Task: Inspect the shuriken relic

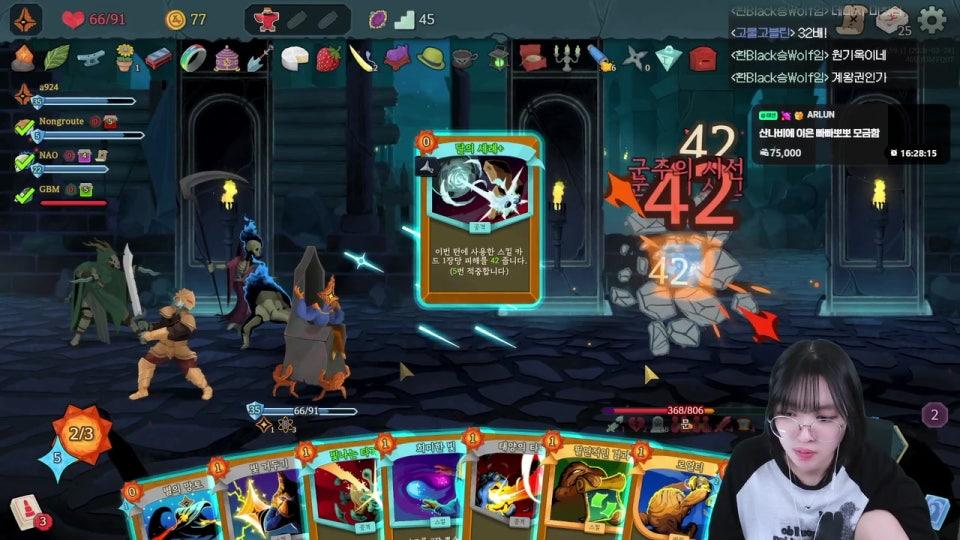Action: 634,59
